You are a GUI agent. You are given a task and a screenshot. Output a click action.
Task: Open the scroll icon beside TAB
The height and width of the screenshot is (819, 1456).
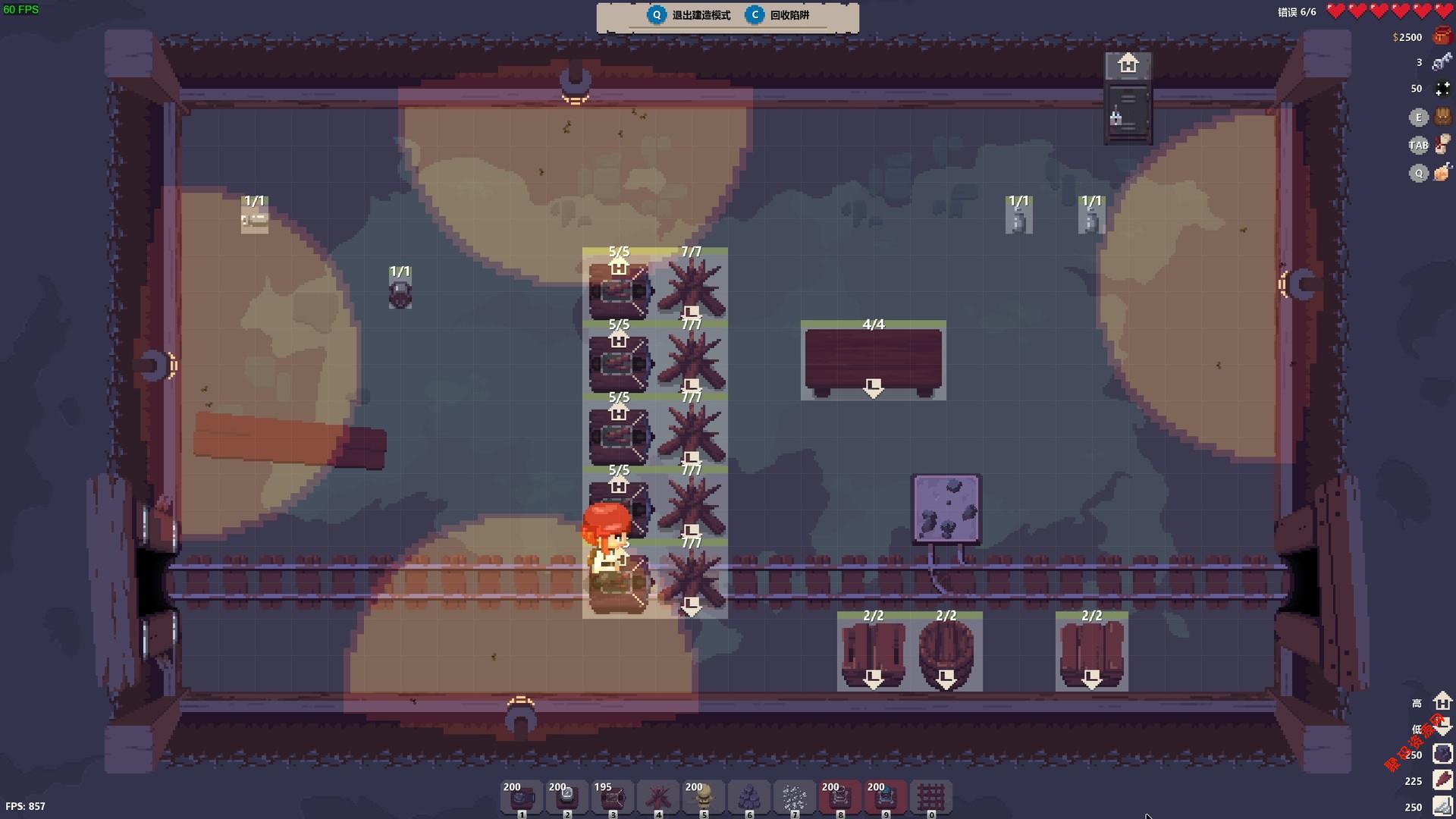pos(1442,144)
